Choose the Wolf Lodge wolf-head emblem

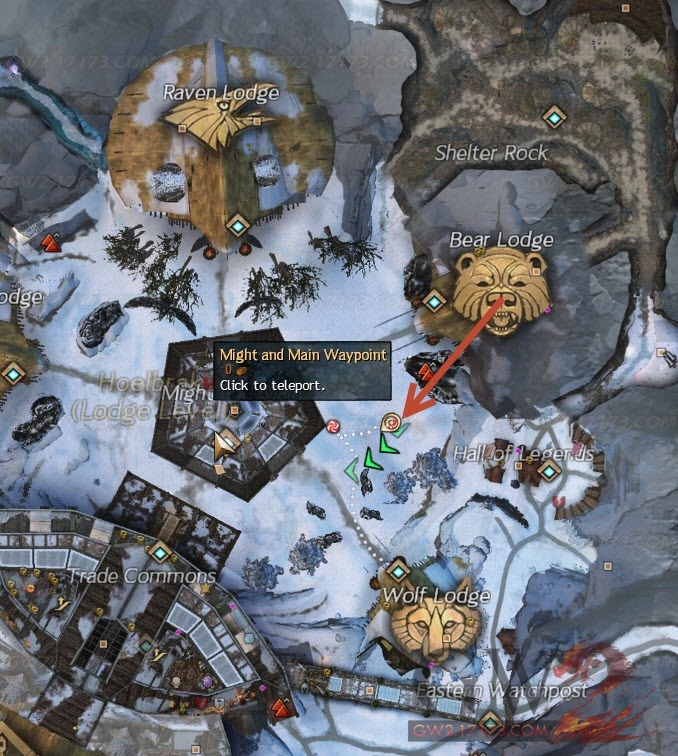431,634
